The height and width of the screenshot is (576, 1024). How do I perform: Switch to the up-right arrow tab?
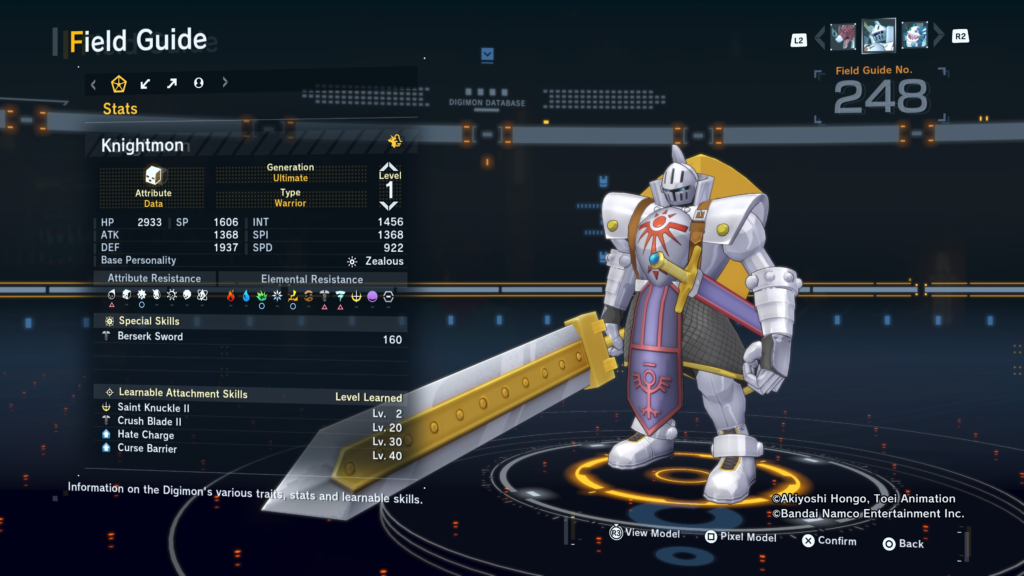click(172, 83)
